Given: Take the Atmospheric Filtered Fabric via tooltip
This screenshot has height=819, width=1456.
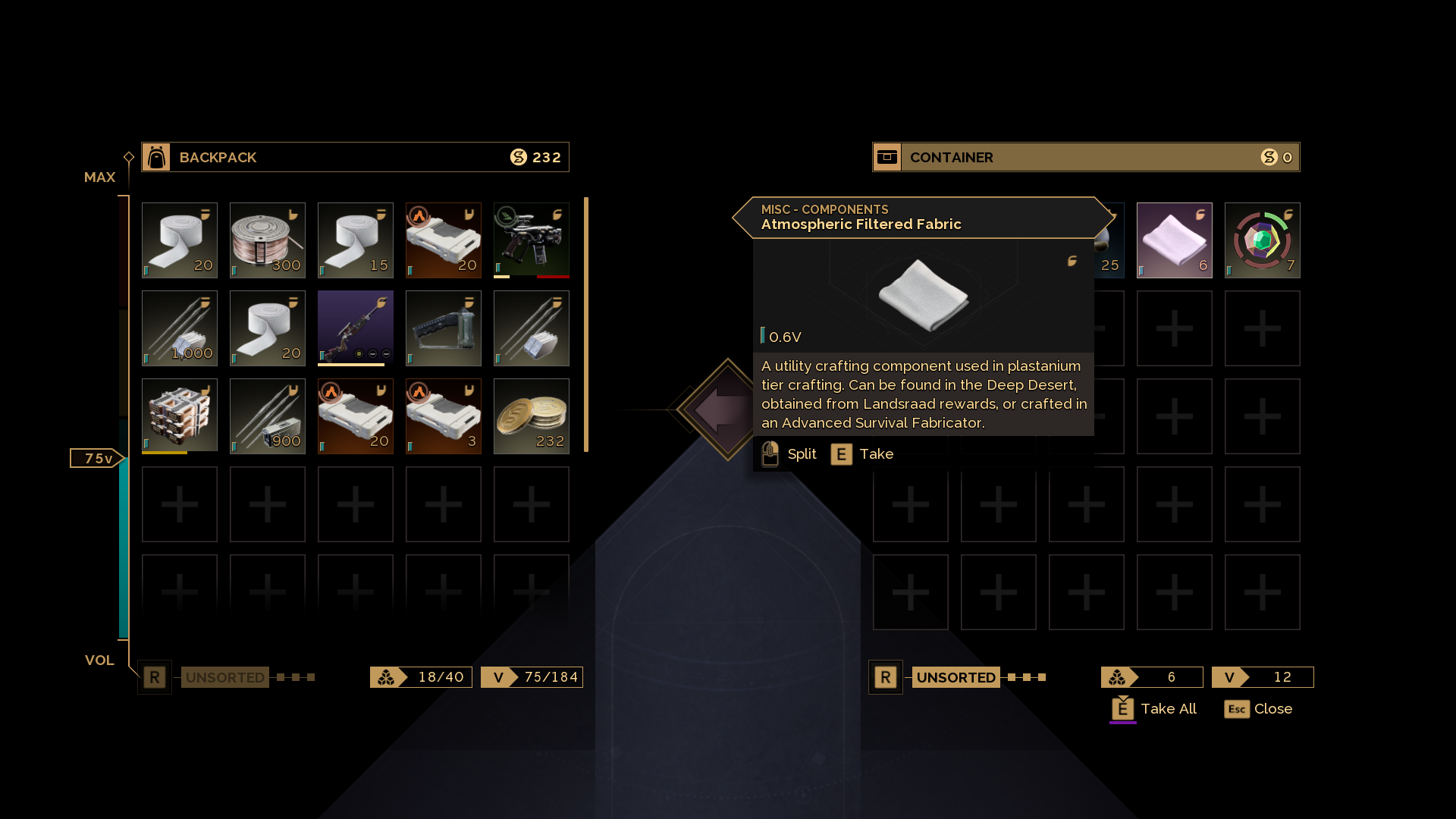Looking at the screenshot, I should pyautogui.click(x=862, y=454).
